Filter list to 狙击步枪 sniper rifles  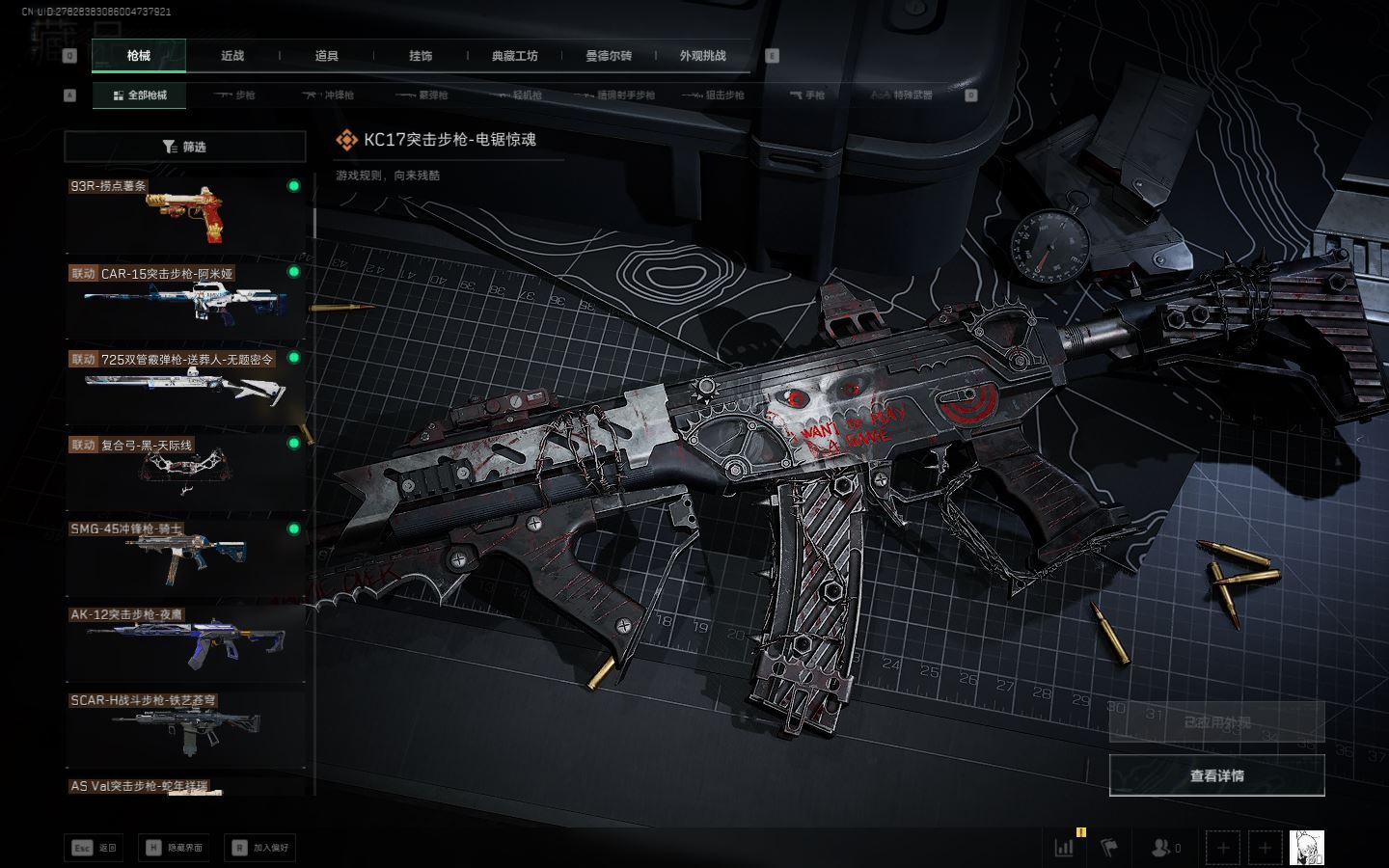(713, 95)
